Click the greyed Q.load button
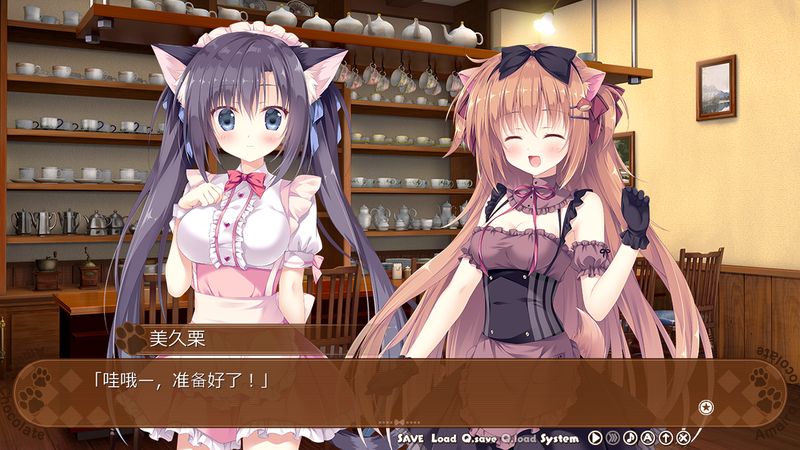This screenshot has height=450, width=800. pyautogui.click(x=518, y=438)
